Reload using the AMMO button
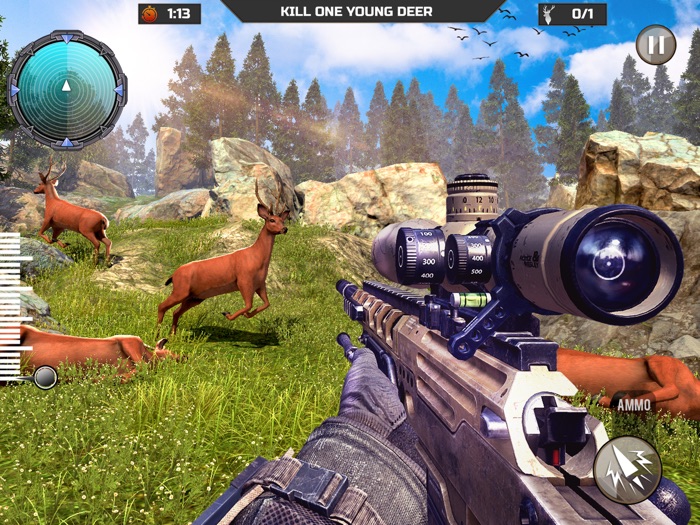Image resolution: width=700 pixels, height=525 pixels. click(x=633, y=405)
